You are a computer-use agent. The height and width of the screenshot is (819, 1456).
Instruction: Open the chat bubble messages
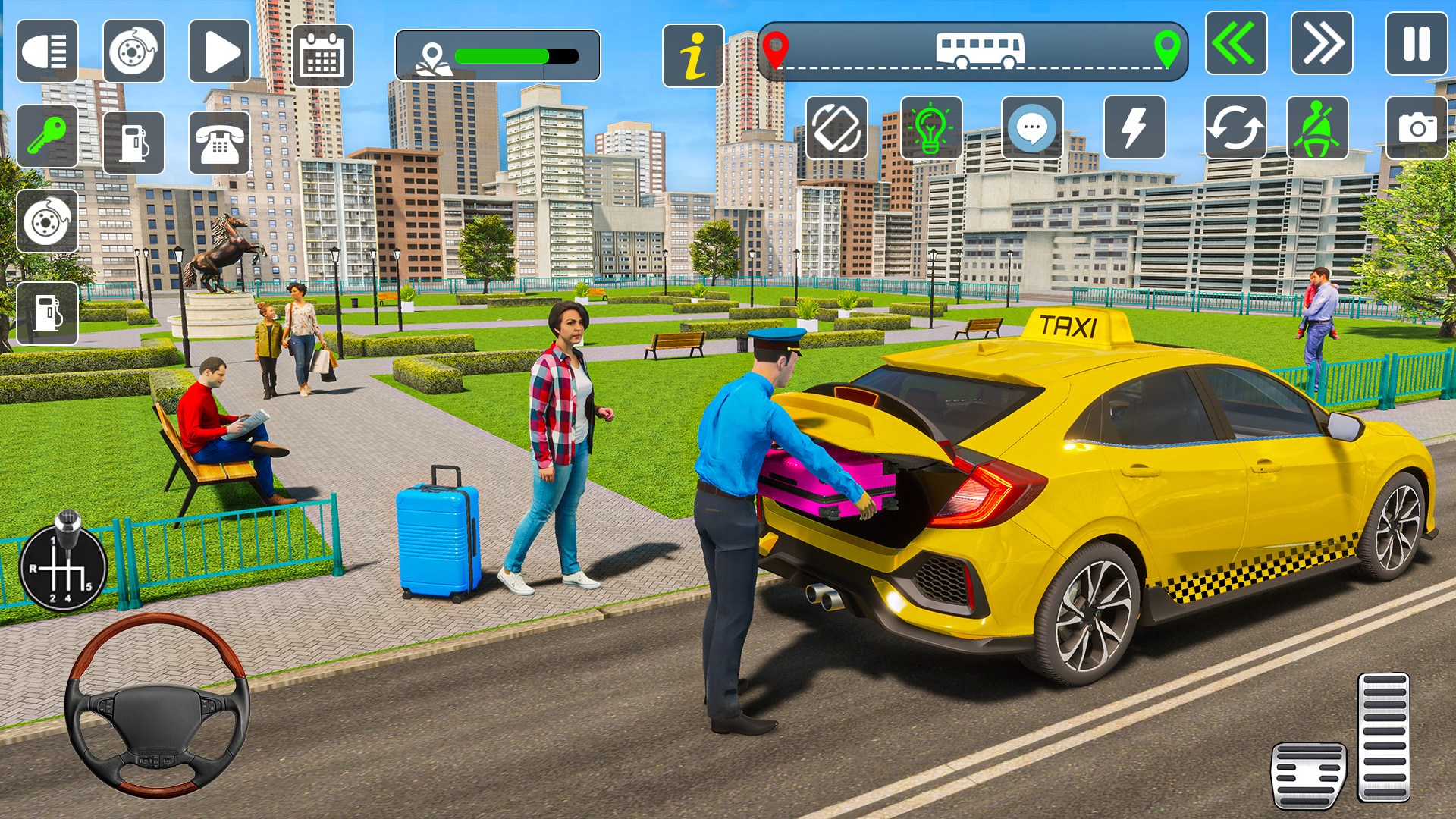coord(1032,127)
